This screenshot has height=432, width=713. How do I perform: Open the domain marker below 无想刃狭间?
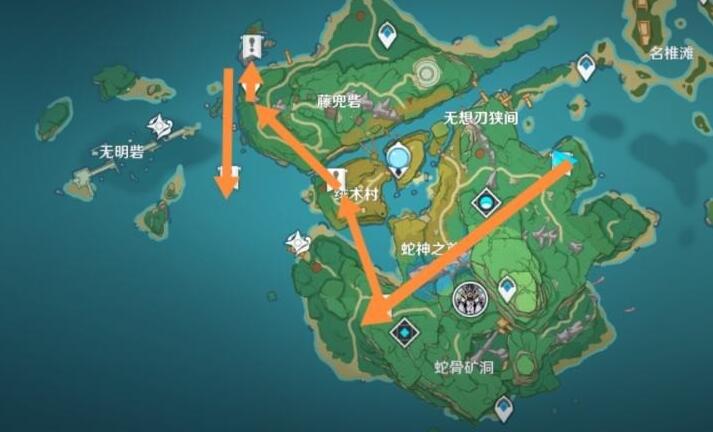click(487, 204)
